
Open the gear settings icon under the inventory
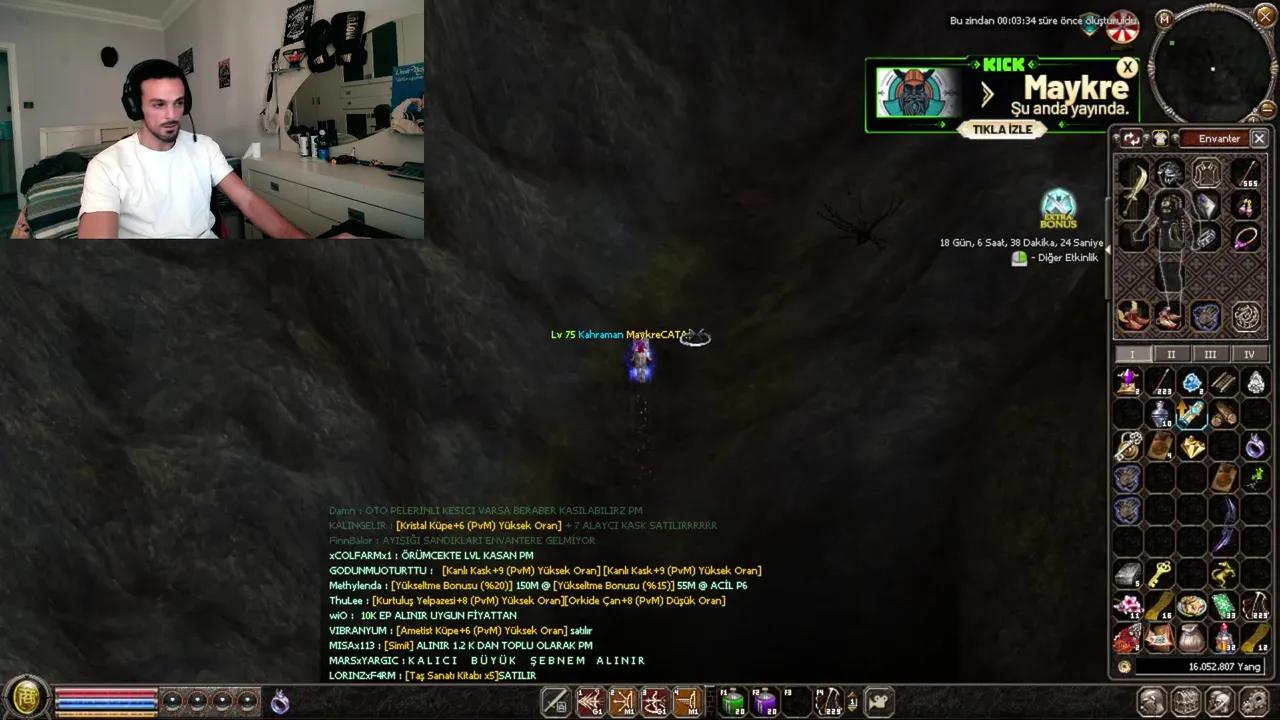(1254, 701)
